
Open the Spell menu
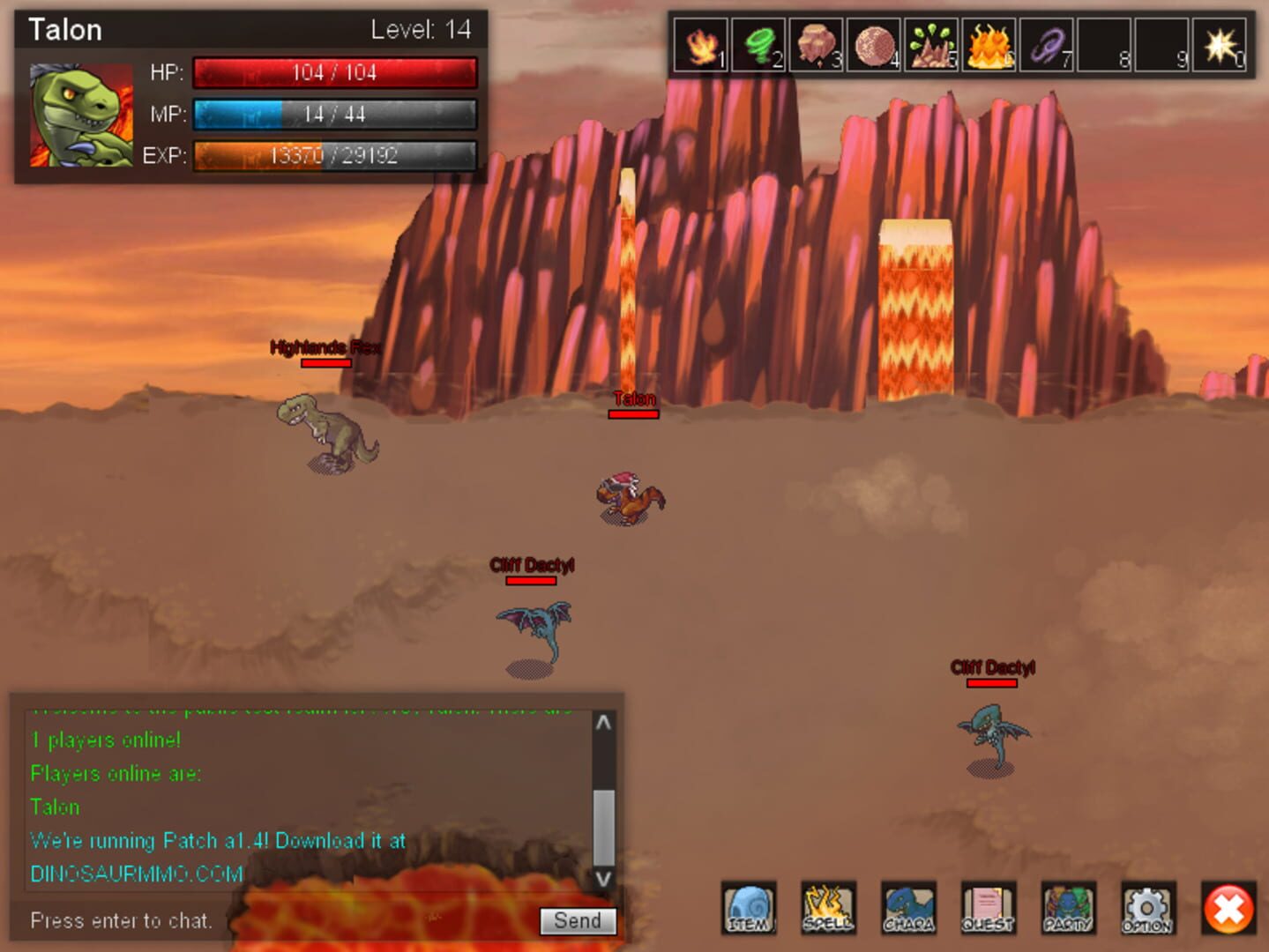point(828,909)
